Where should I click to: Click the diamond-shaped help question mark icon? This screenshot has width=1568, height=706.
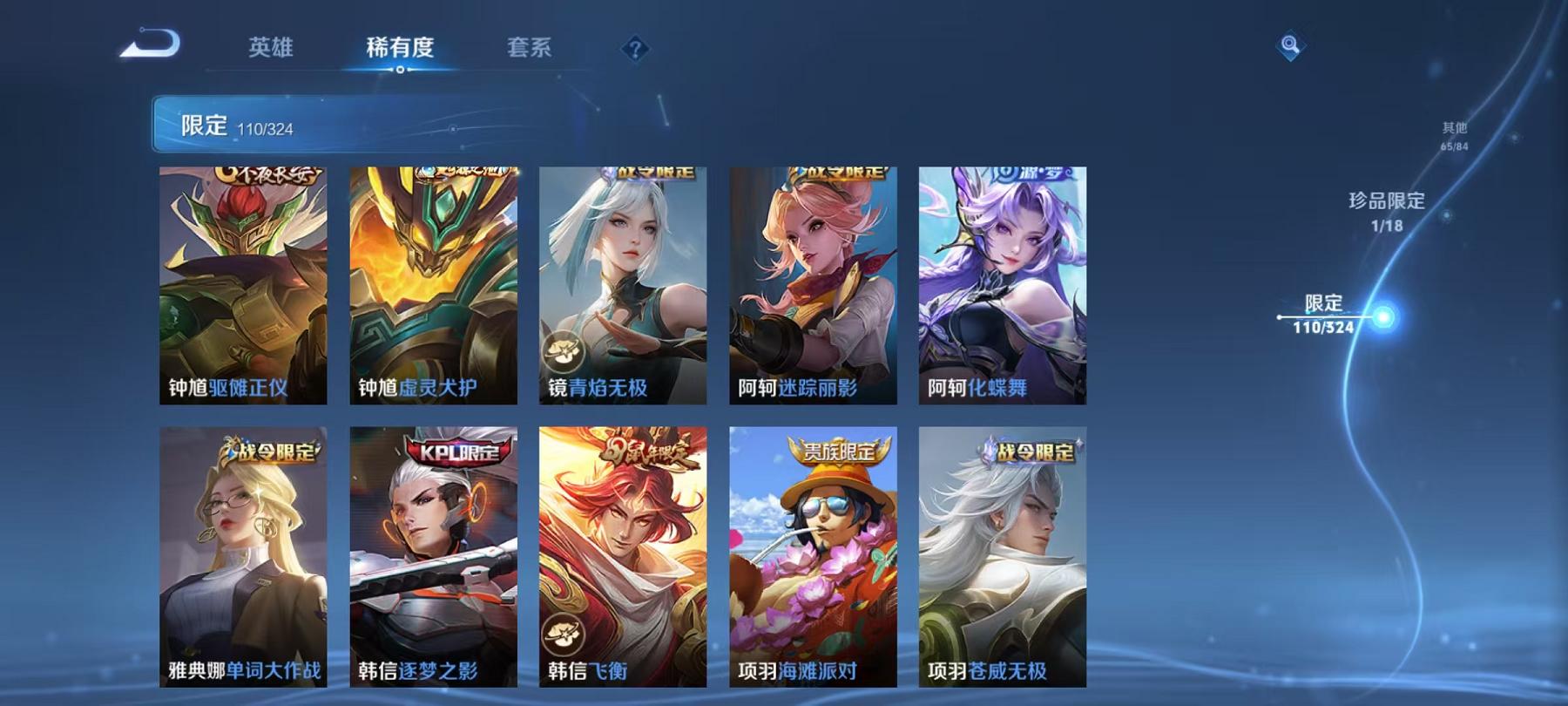637,49
